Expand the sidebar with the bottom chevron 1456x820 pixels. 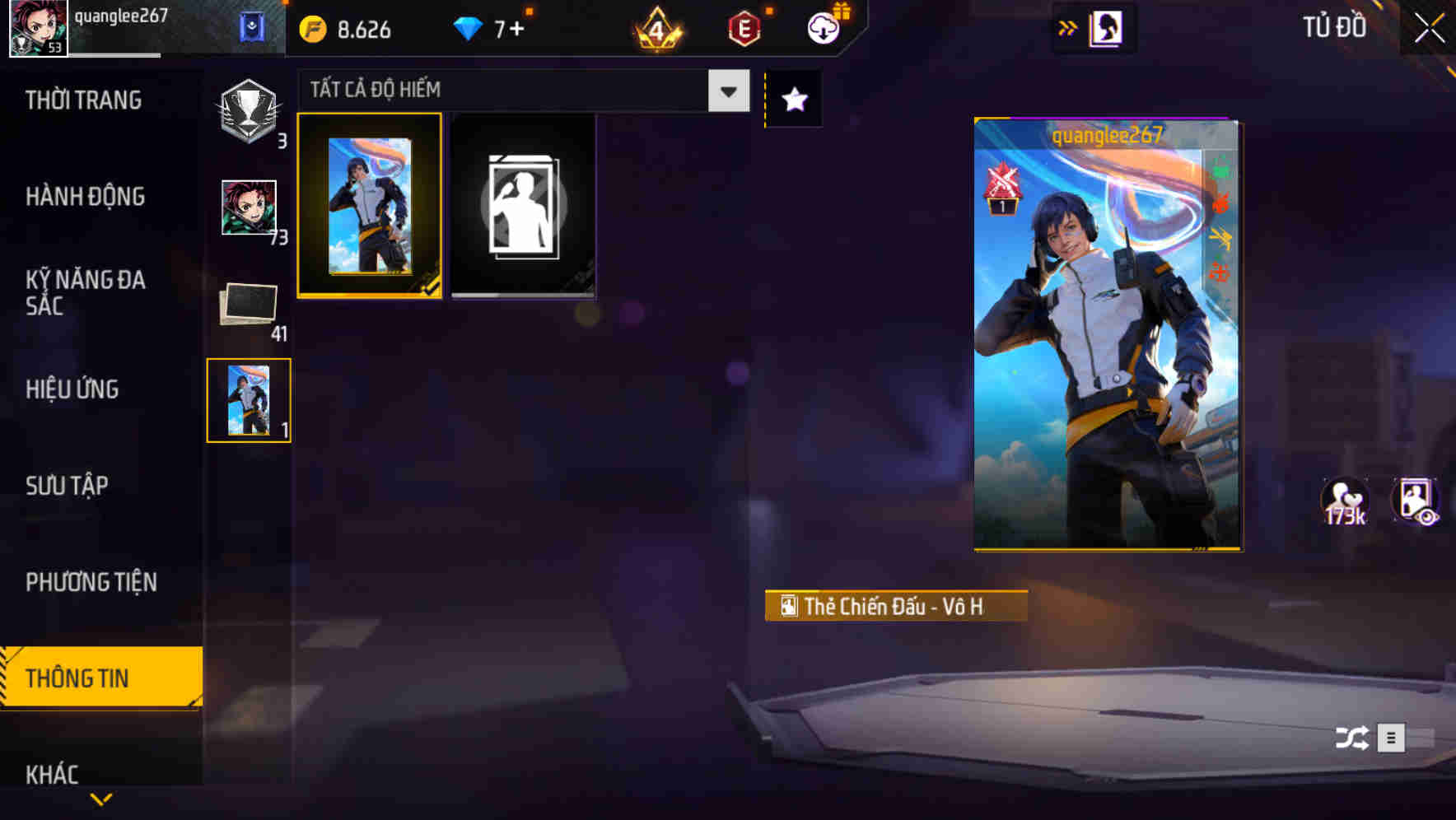[x=101, y=799]
